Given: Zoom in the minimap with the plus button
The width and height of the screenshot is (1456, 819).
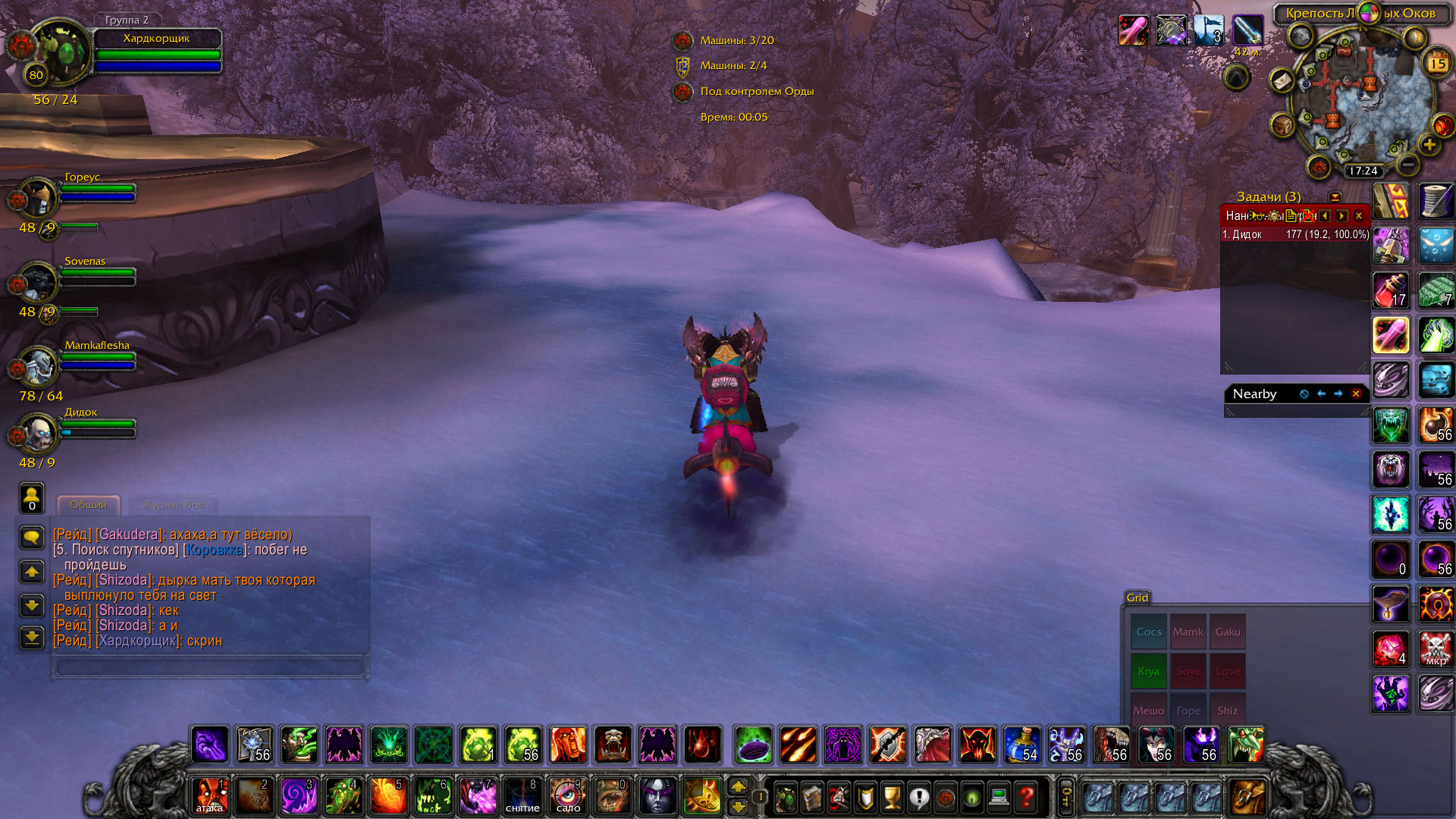Looking at the screenshot, I should click(x=1429, y=145).
